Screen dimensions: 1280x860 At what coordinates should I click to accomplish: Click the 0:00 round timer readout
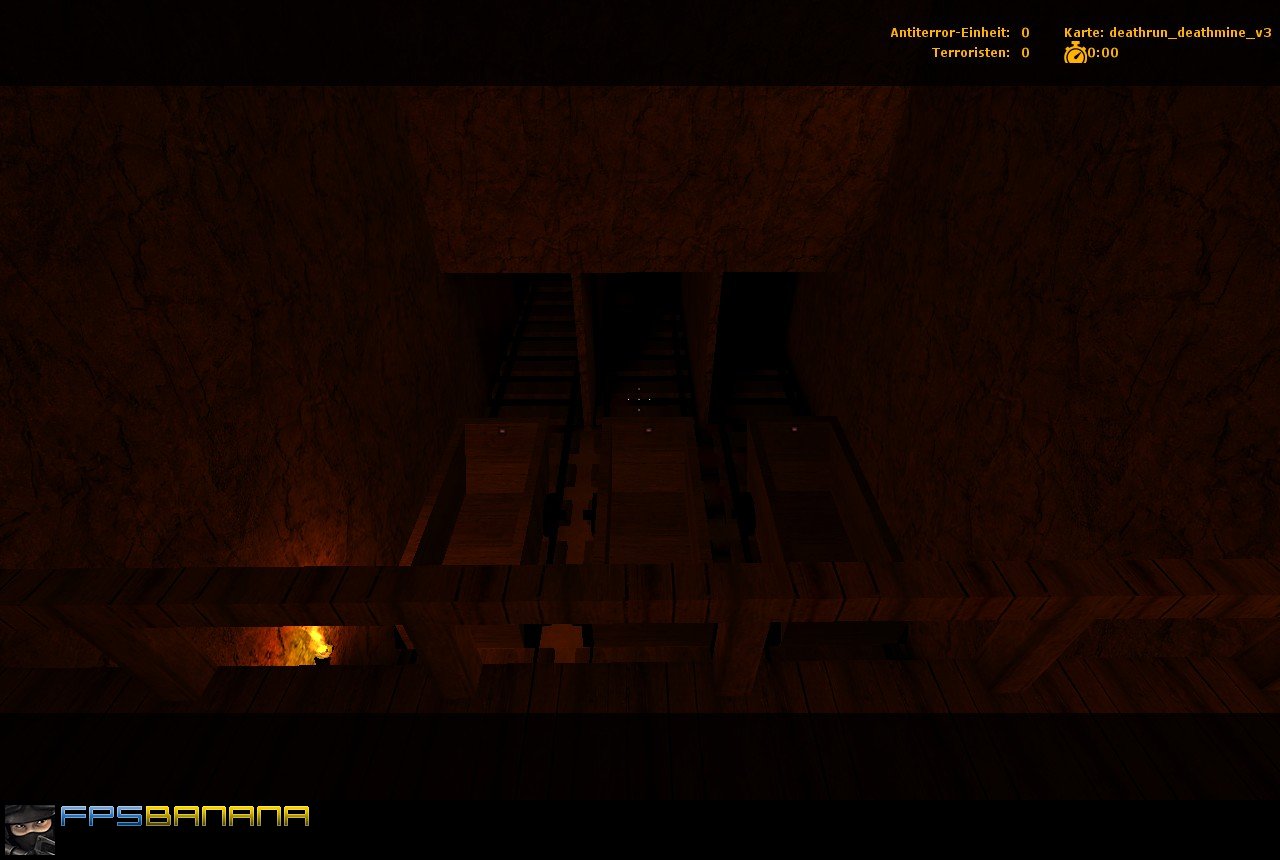point(1101,53)
